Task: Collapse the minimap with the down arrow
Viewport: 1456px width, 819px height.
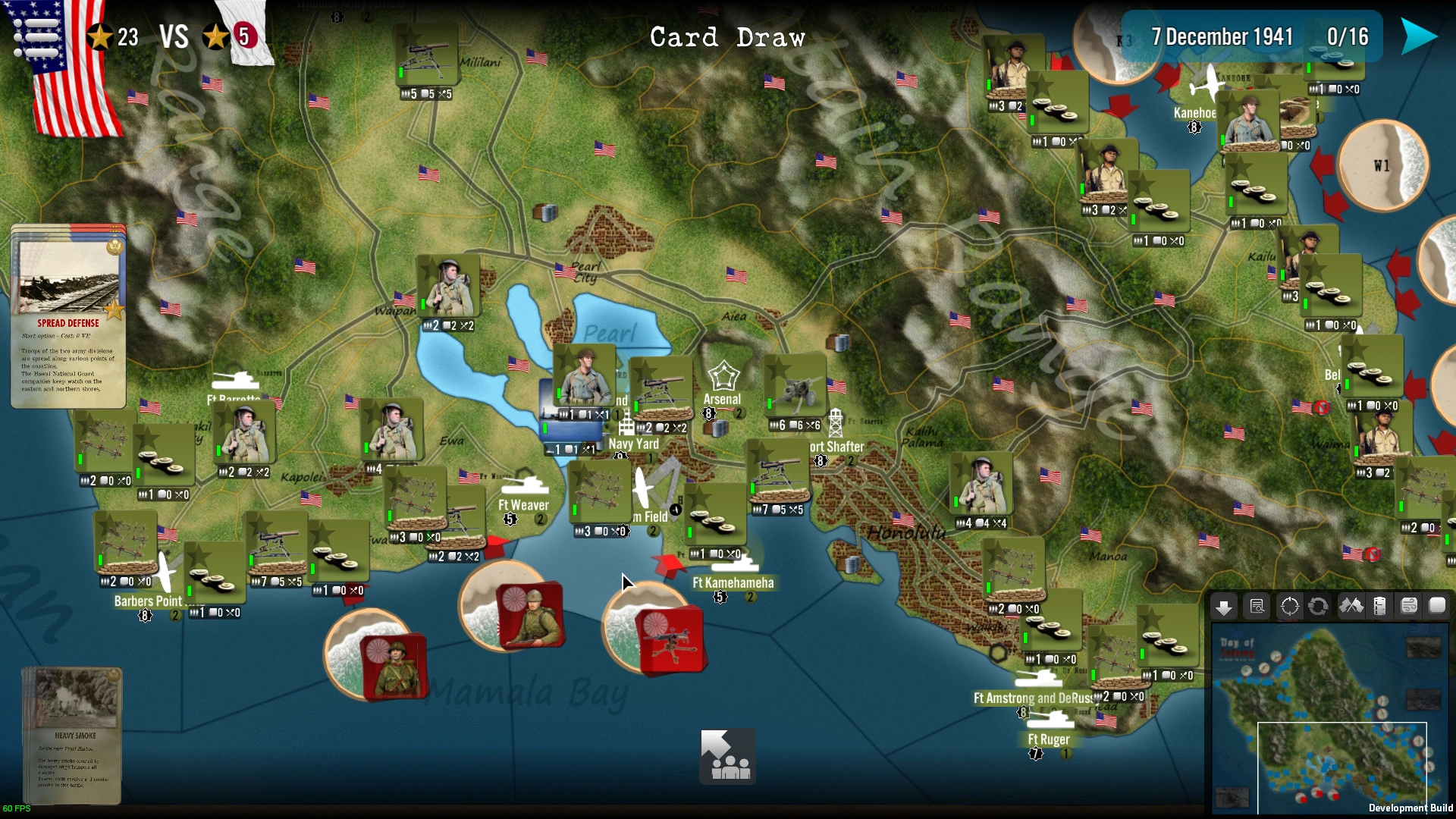Action: click(1223, 607)
